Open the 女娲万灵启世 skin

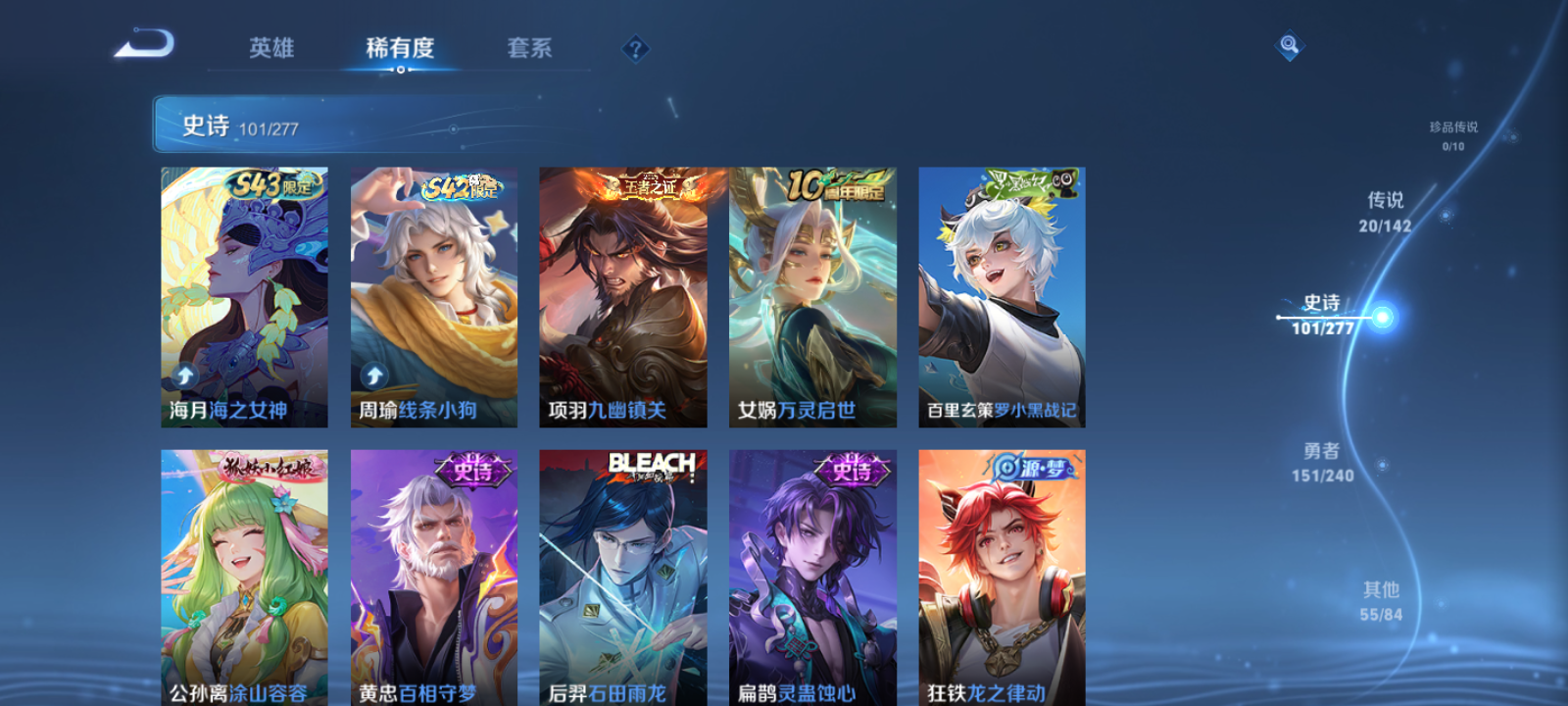(810, 294)
